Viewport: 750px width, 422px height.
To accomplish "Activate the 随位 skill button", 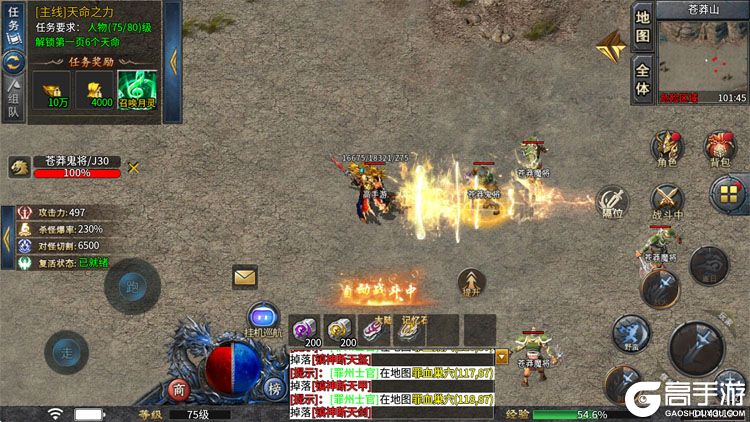I will point(612,201).
